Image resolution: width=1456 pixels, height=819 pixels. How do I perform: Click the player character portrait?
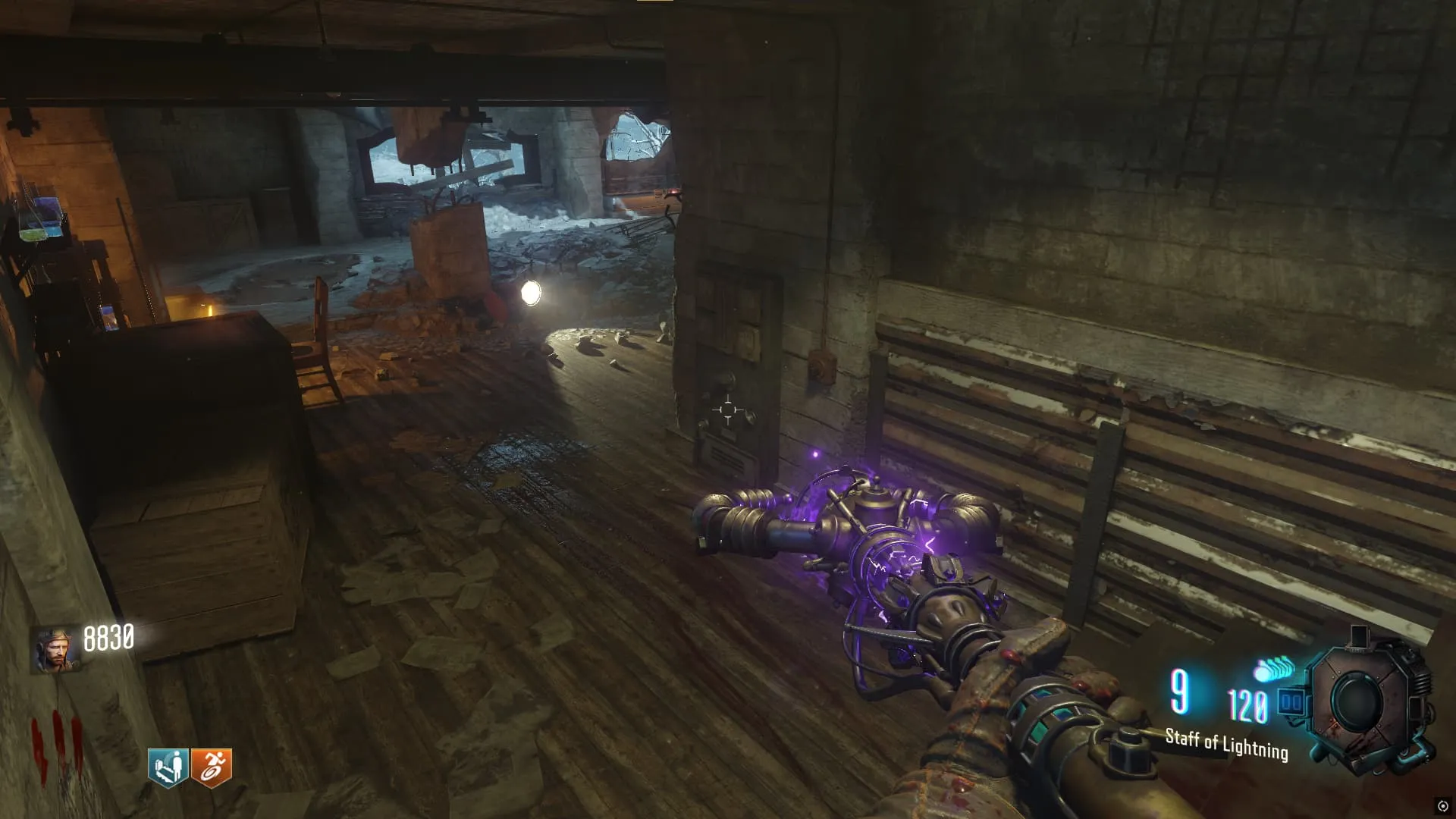point(55,649)
